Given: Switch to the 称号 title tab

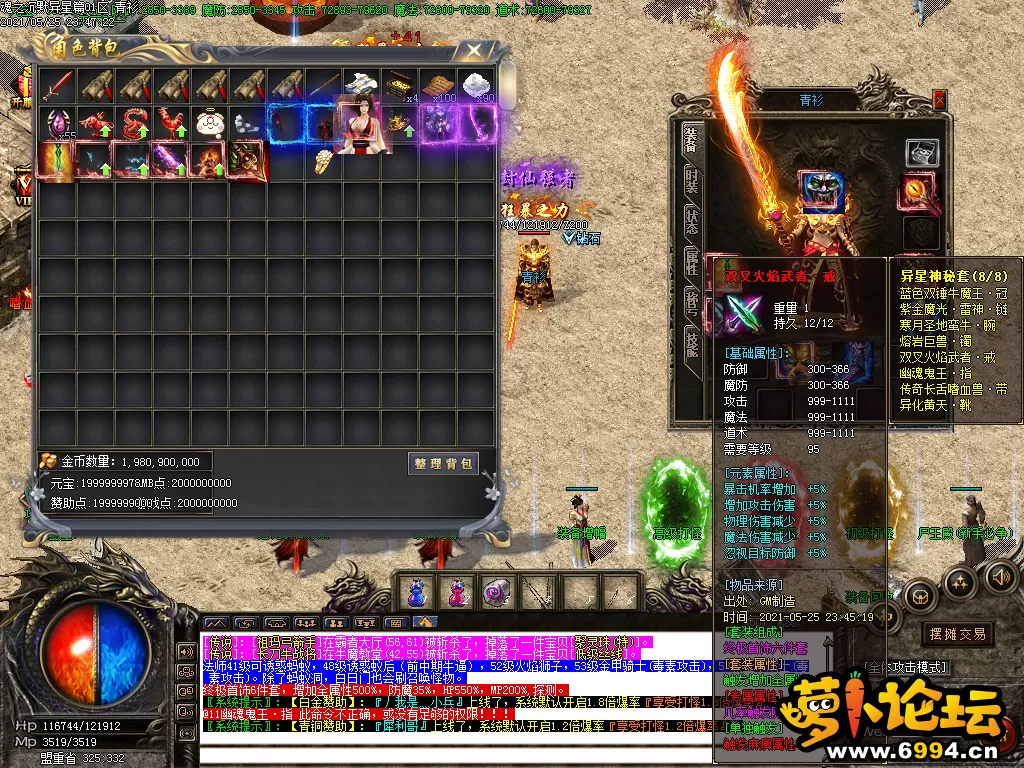Looking at the screenshot, I should [691, 302].
